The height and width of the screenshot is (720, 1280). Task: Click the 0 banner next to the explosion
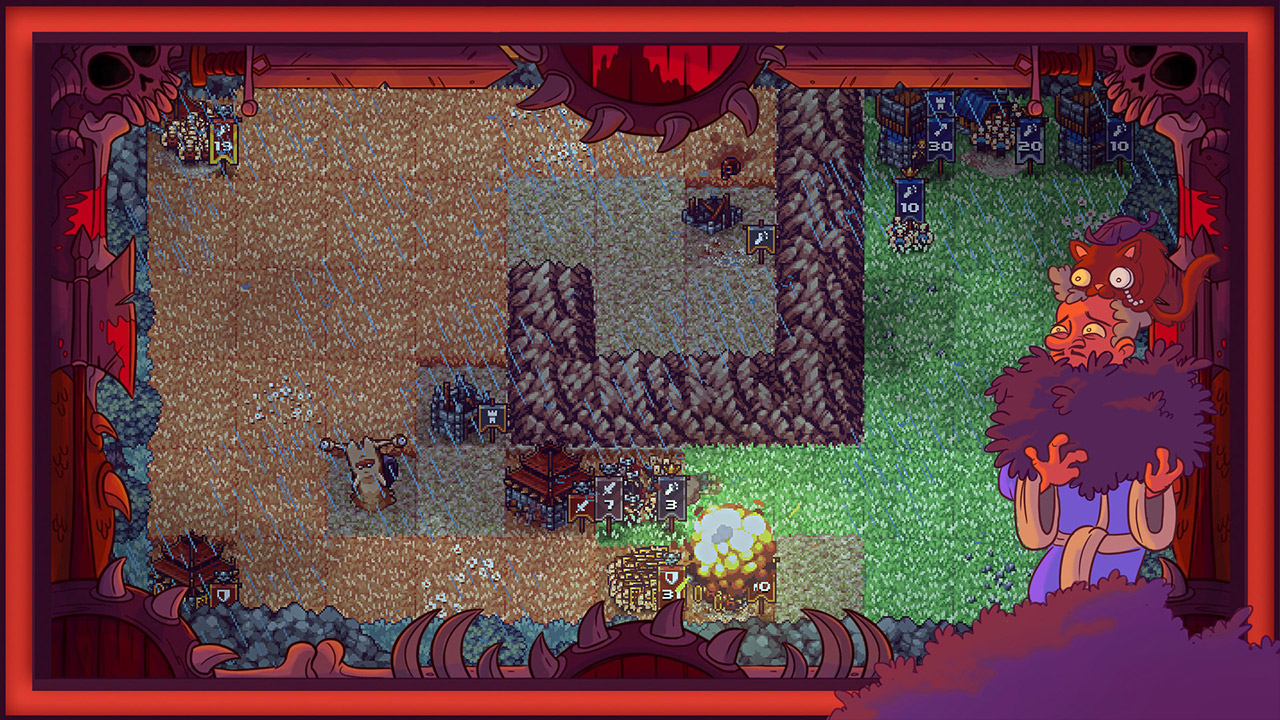[760, 587]
